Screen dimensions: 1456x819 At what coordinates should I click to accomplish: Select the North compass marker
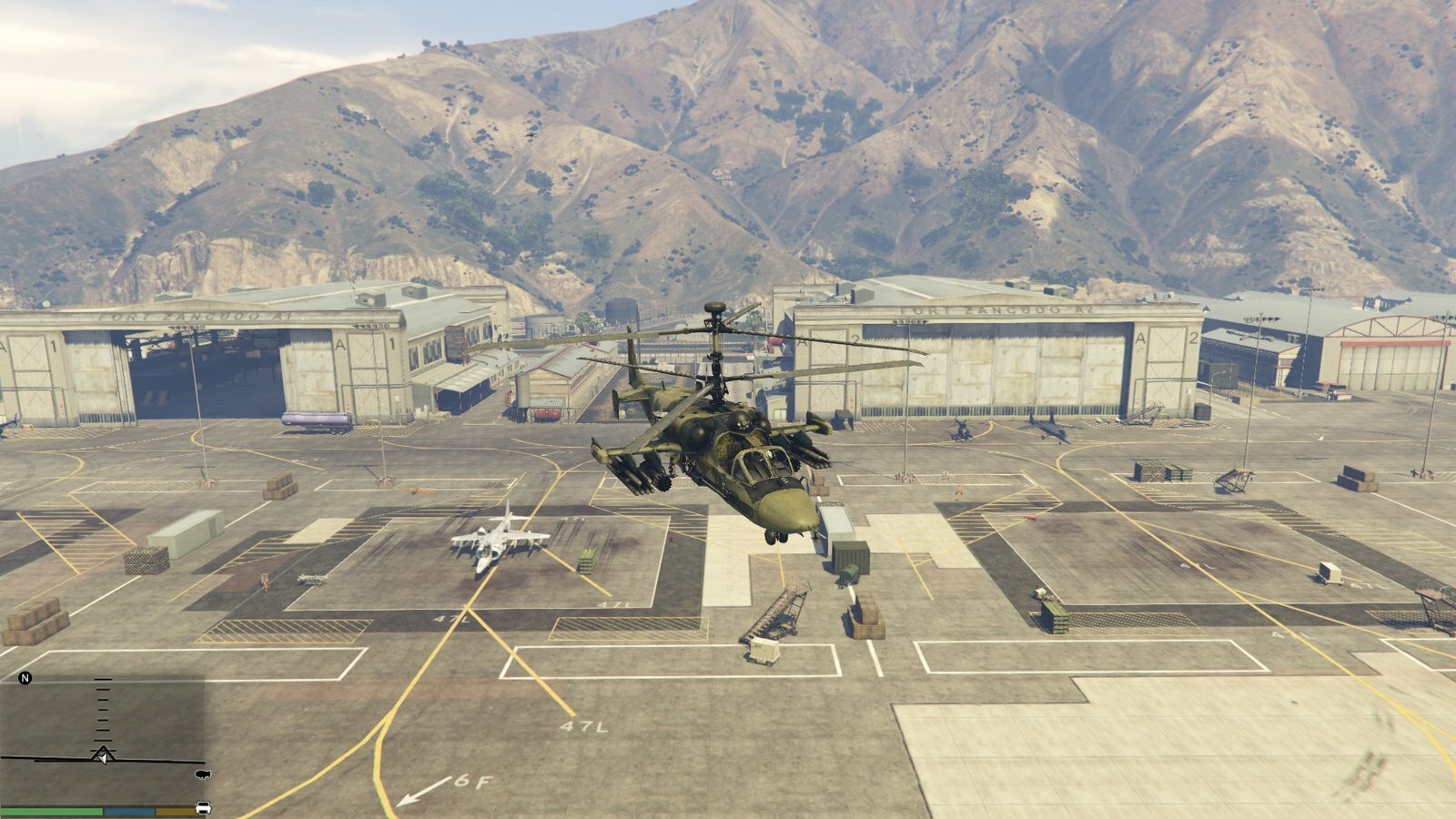(x=25, y=679)
